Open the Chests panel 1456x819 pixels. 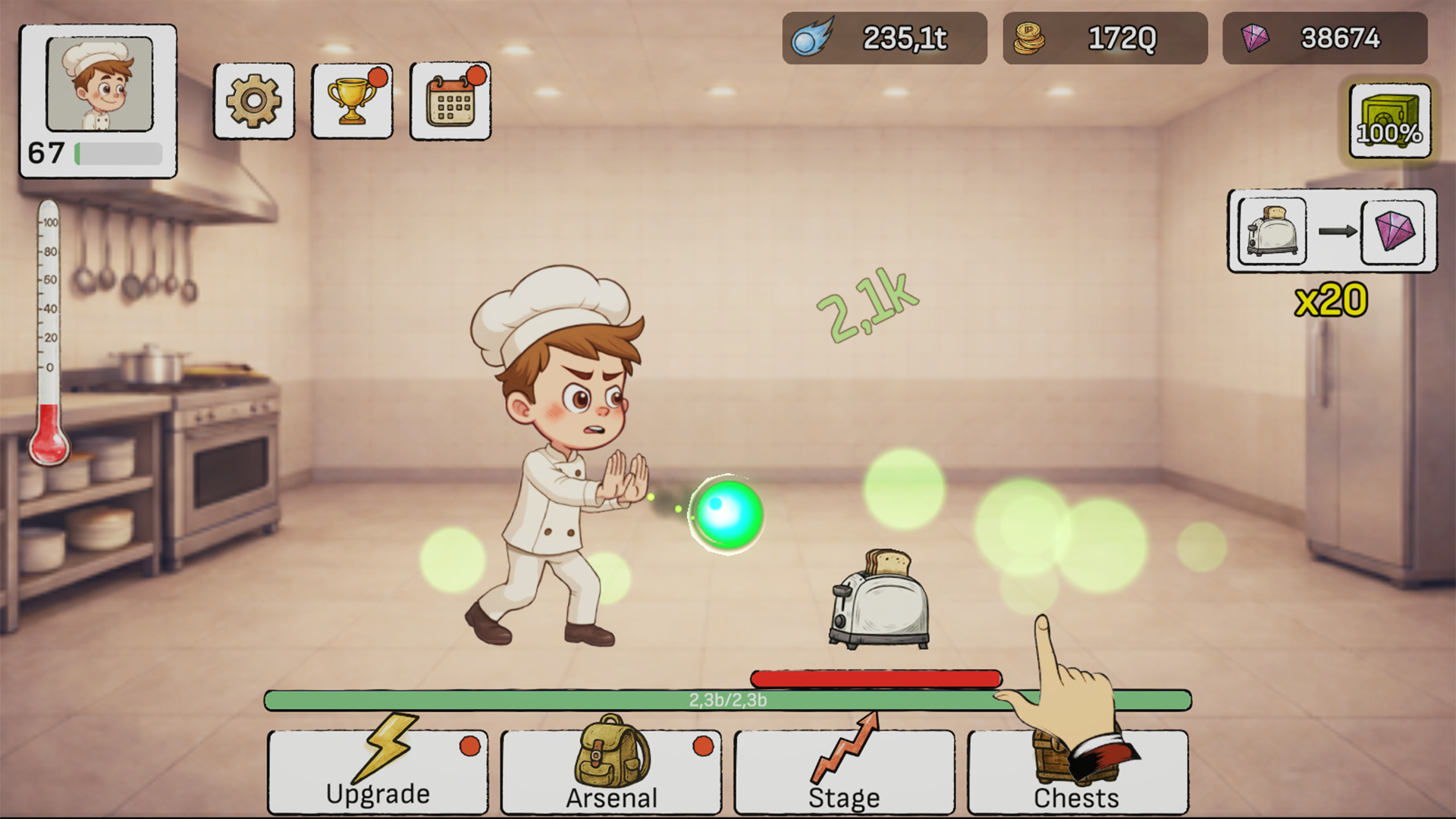click(x=1077, y=772)
